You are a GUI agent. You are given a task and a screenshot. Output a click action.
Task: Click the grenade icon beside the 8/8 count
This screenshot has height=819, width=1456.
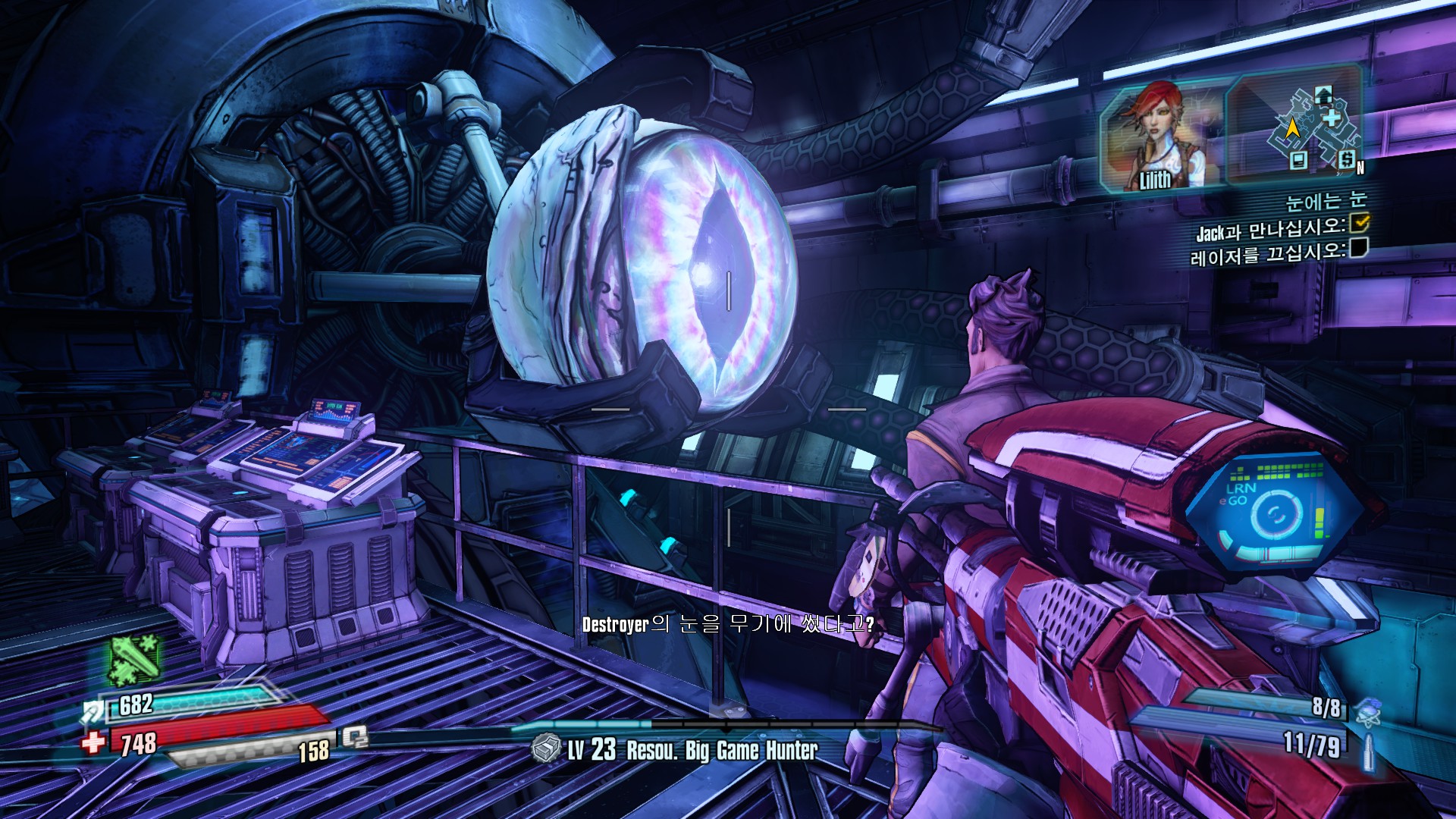(1367, 711)
